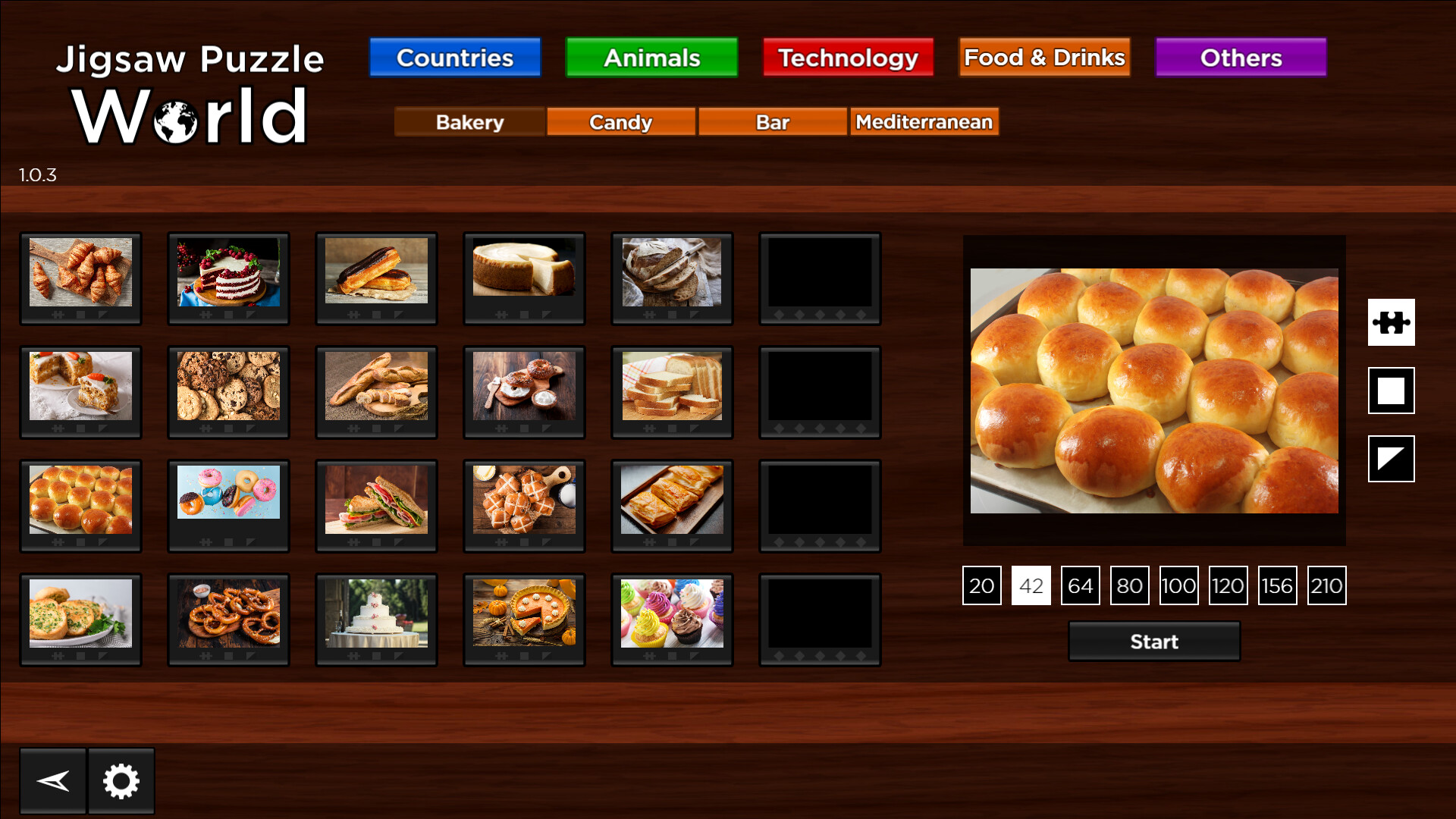Click the Others category button
The width and height of the screenshot is (1456, 819).
pos(1241,57)
